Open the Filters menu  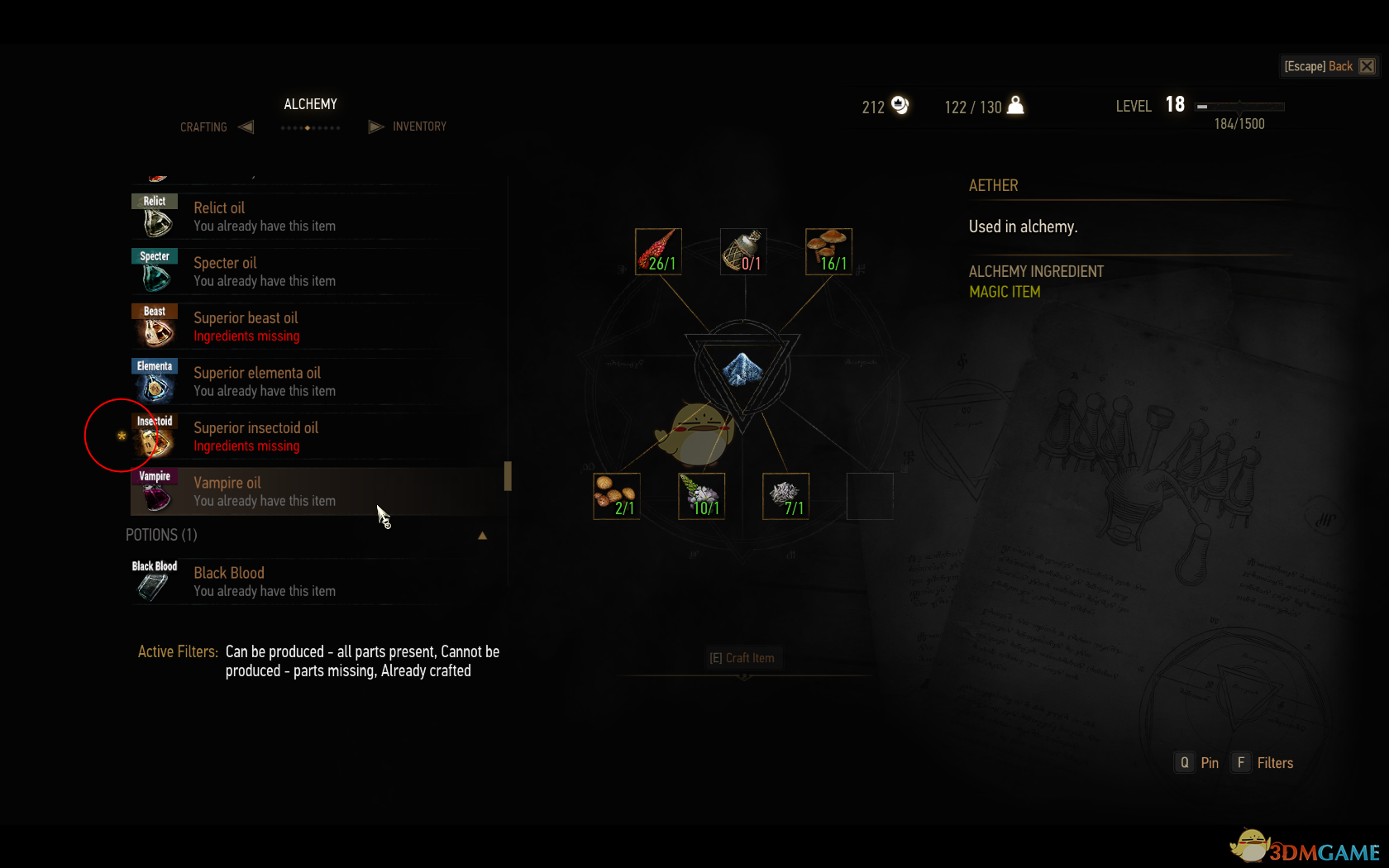[1263, 762]
